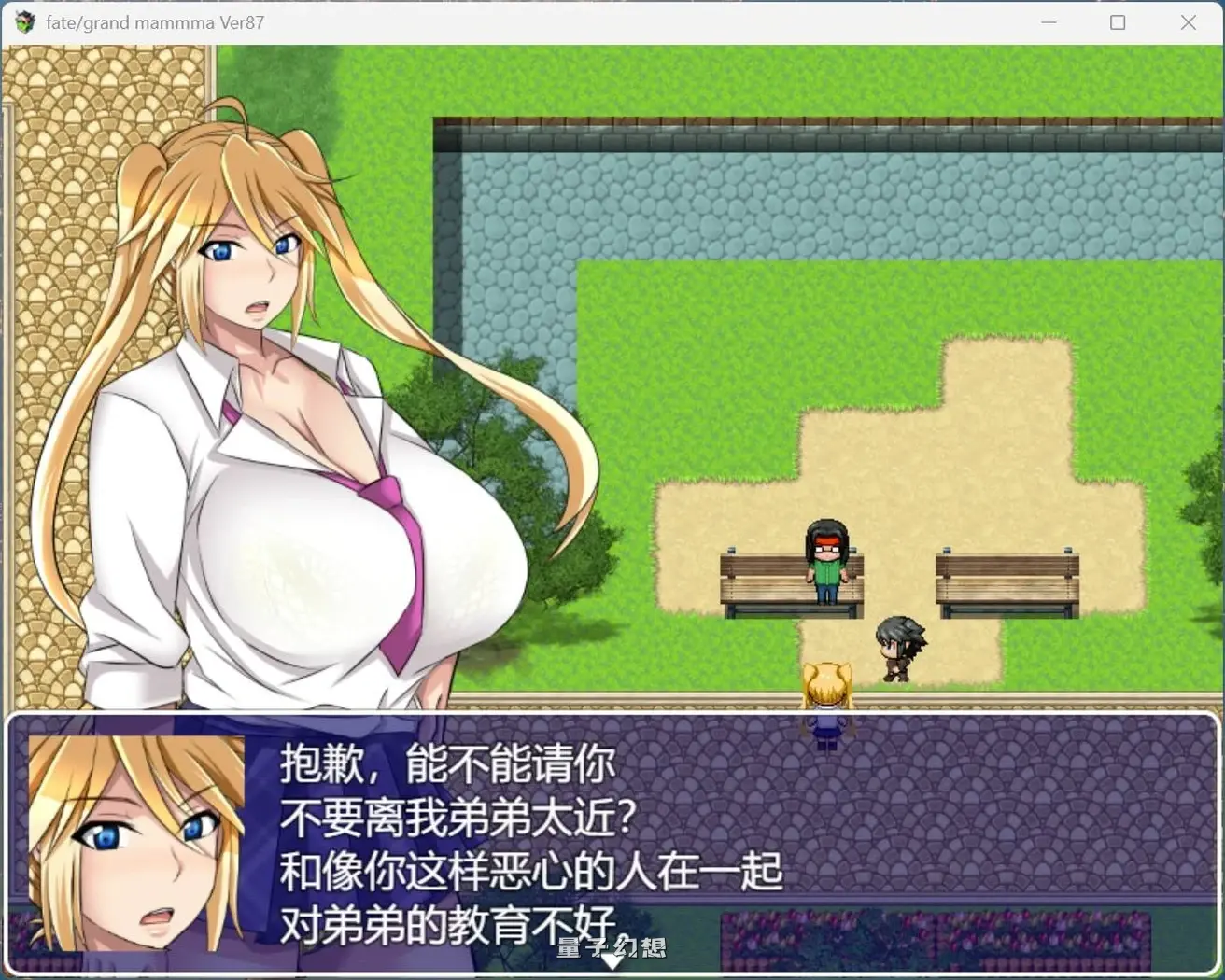The width and height of the screenshot is (1225, 980).
Task: Click the dialogue line 抱歉，能不能请你
Action: point(445,763)
